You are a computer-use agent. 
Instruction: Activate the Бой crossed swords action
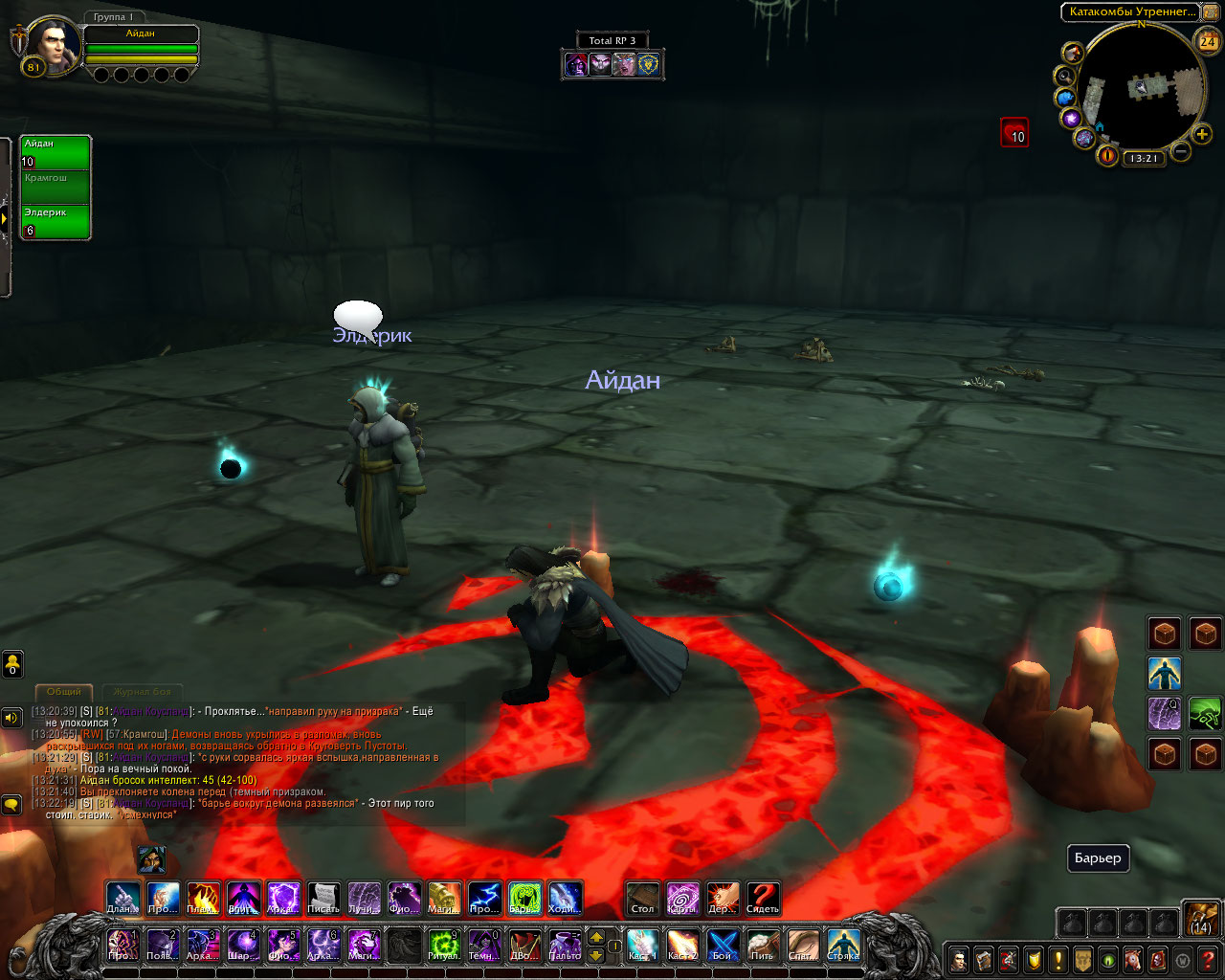(723, 946)
